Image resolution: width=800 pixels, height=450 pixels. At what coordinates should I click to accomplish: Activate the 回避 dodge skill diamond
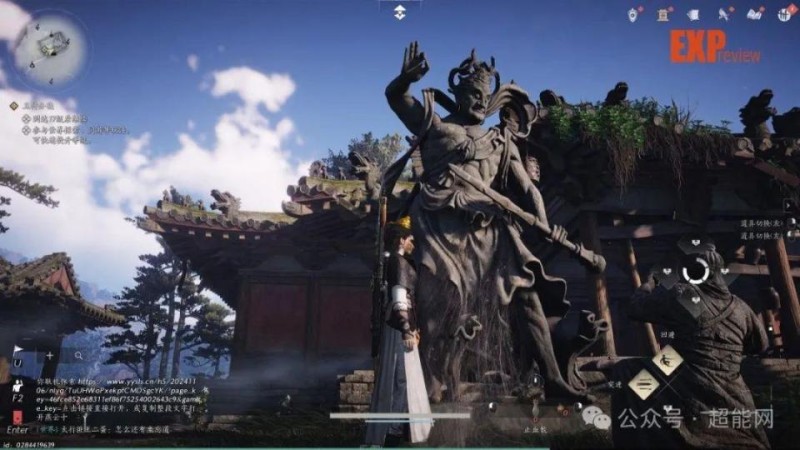tap(668, 358)
